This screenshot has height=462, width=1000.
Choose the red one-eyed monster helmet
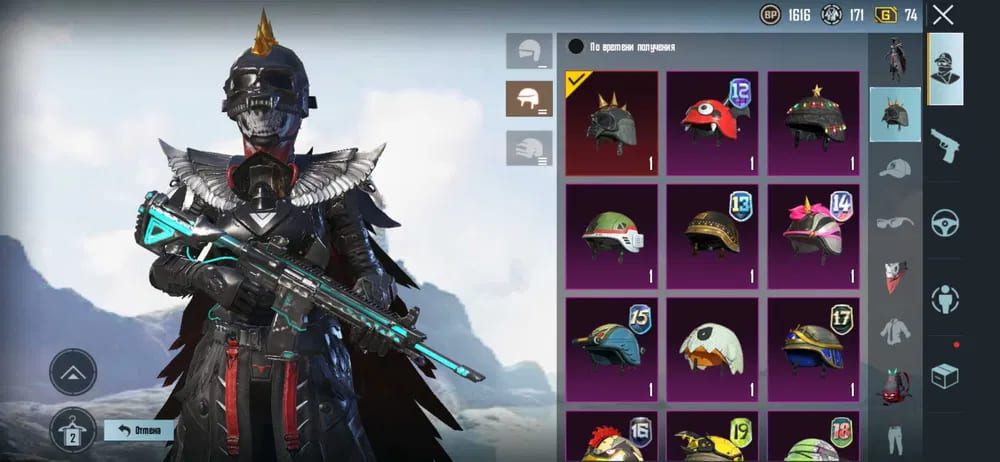click(x=712, y=123)
